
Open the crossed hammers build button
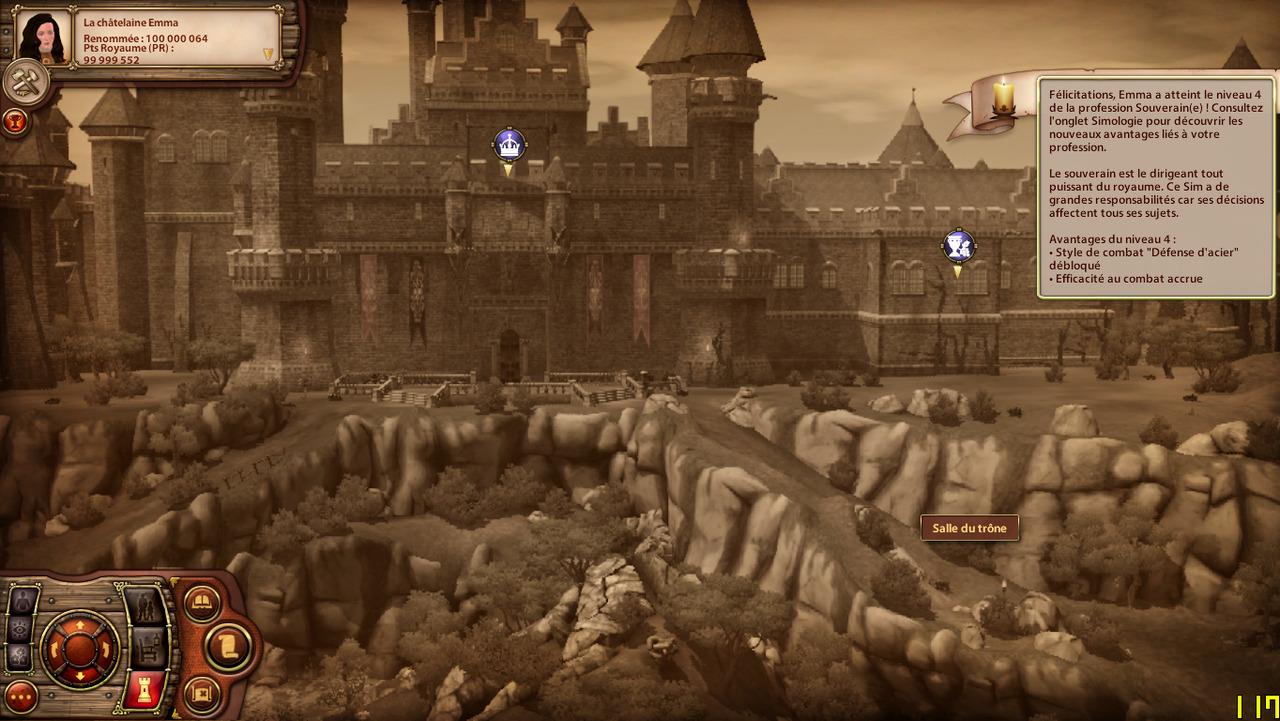coord(24,82)
